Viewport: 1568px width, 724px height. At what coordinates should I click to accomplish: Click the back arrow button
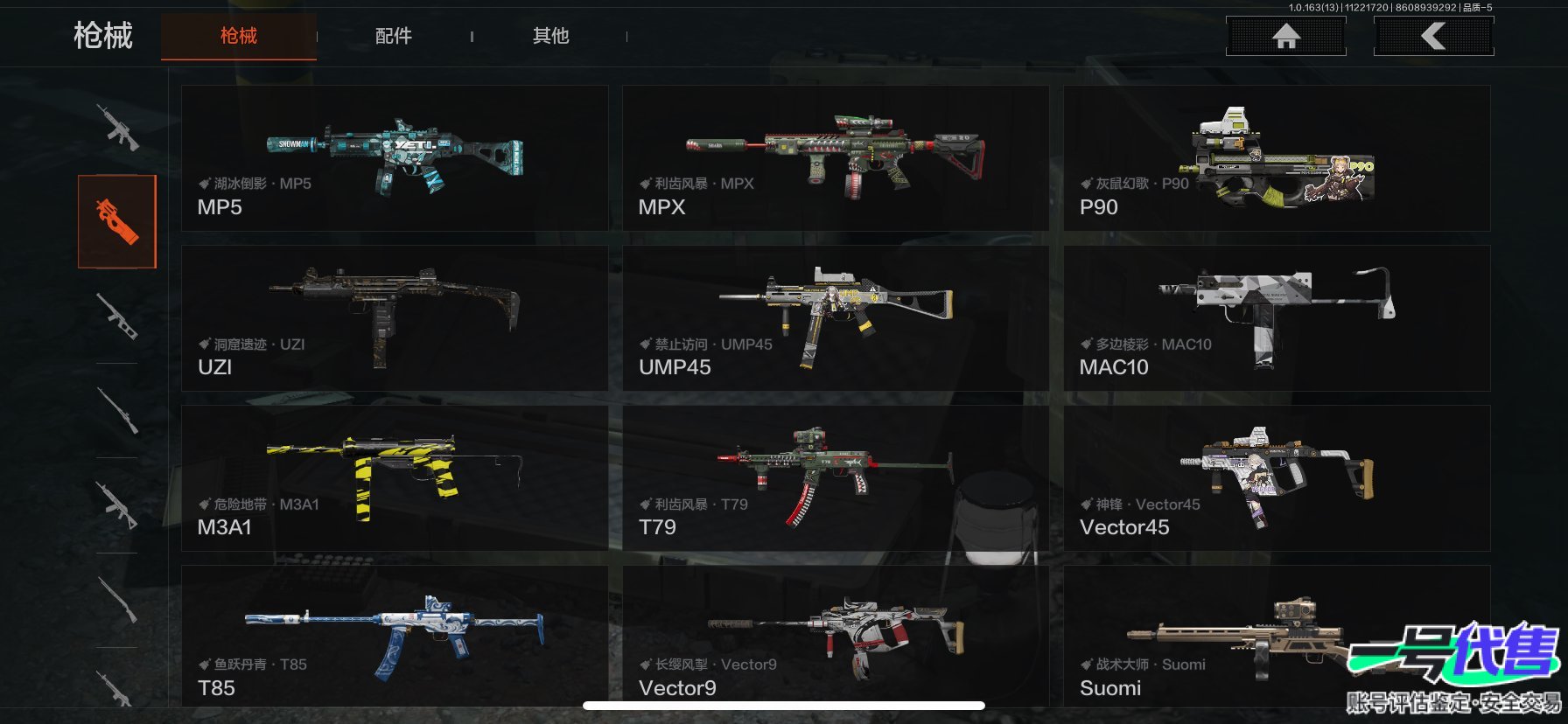point(1433,36)
